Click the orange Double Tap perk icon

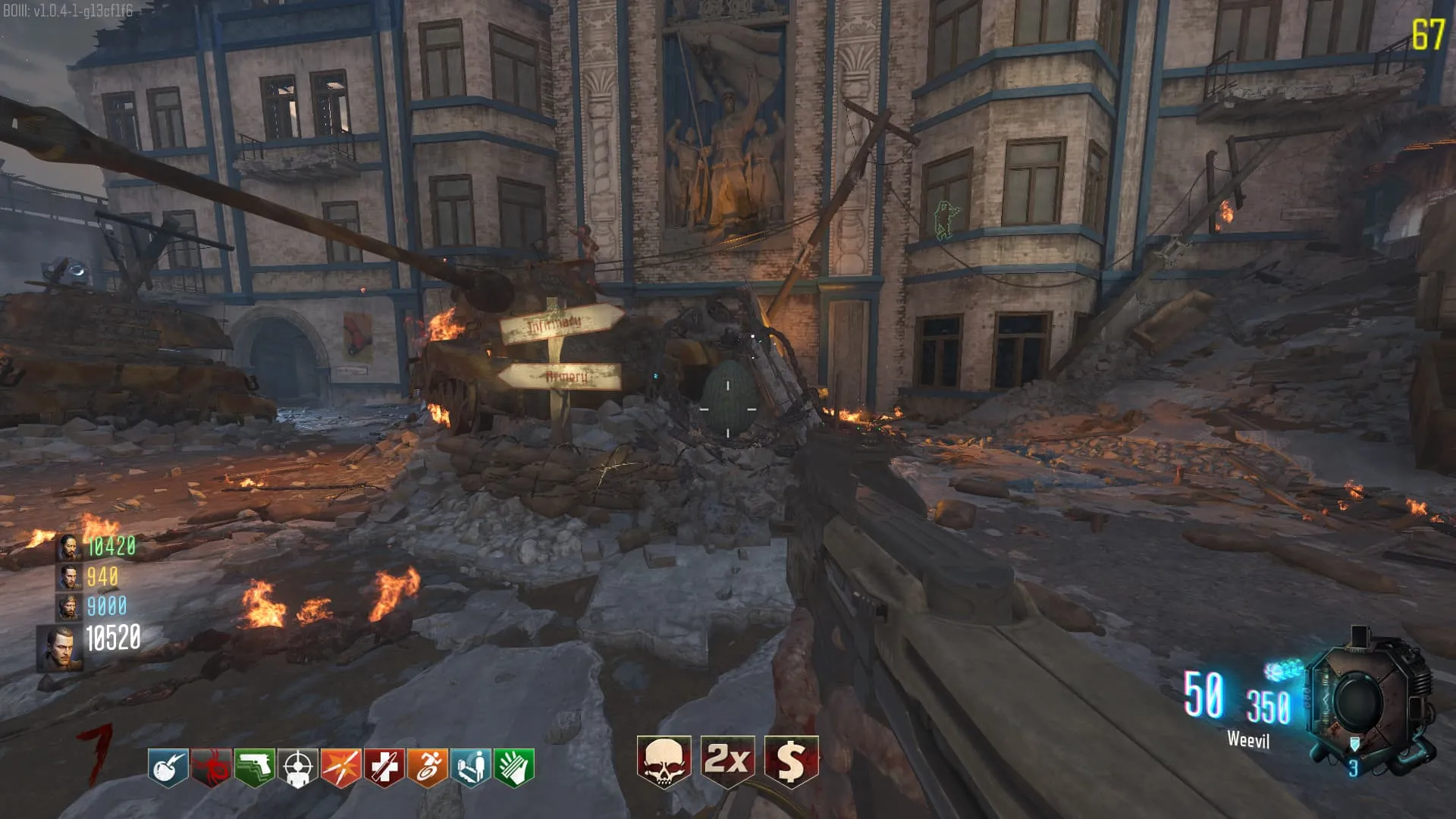pos(340,767)
